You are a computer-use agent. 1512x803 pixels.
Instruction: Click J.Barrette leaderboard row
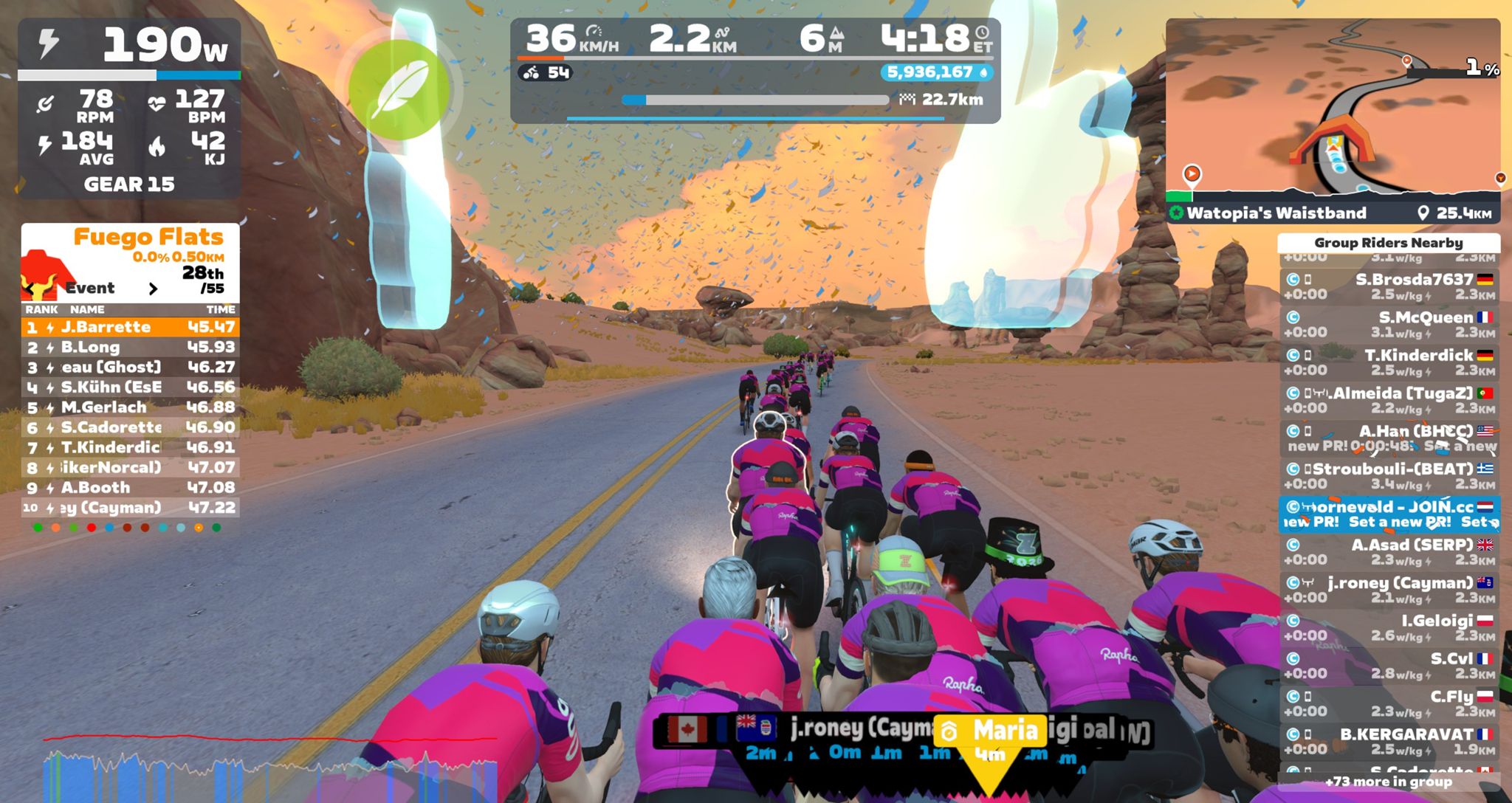(x=130, y=327)
